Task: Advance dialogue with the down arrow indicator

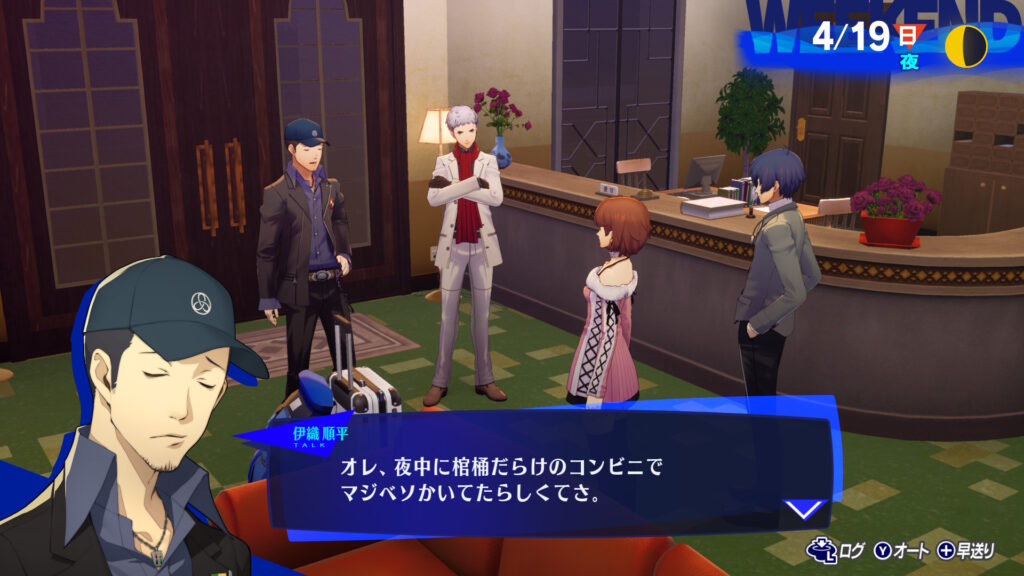Action: (804, 511)
